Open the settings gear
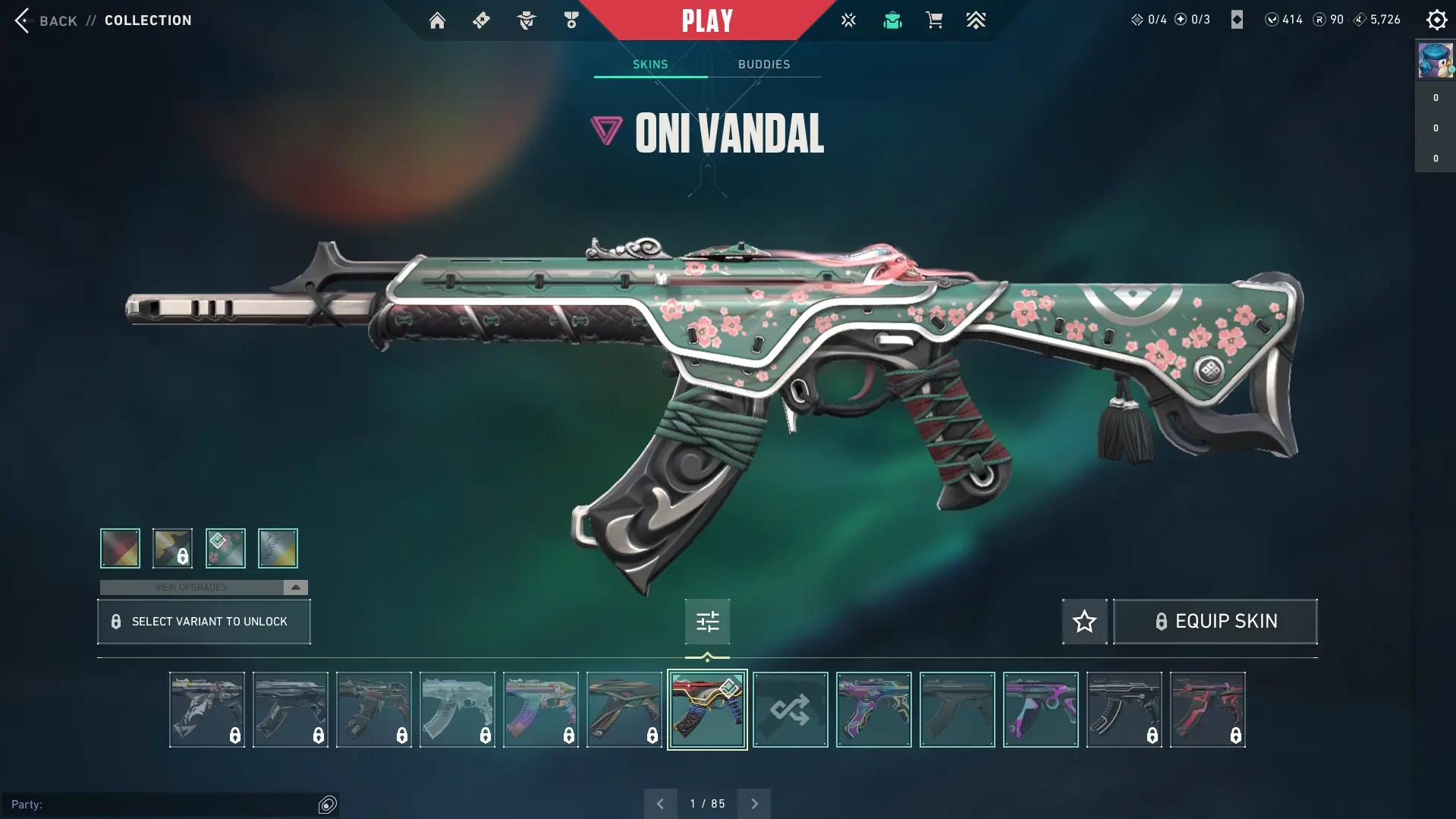Screen dimensions: 1456x819 click(x=1436, y=20)
